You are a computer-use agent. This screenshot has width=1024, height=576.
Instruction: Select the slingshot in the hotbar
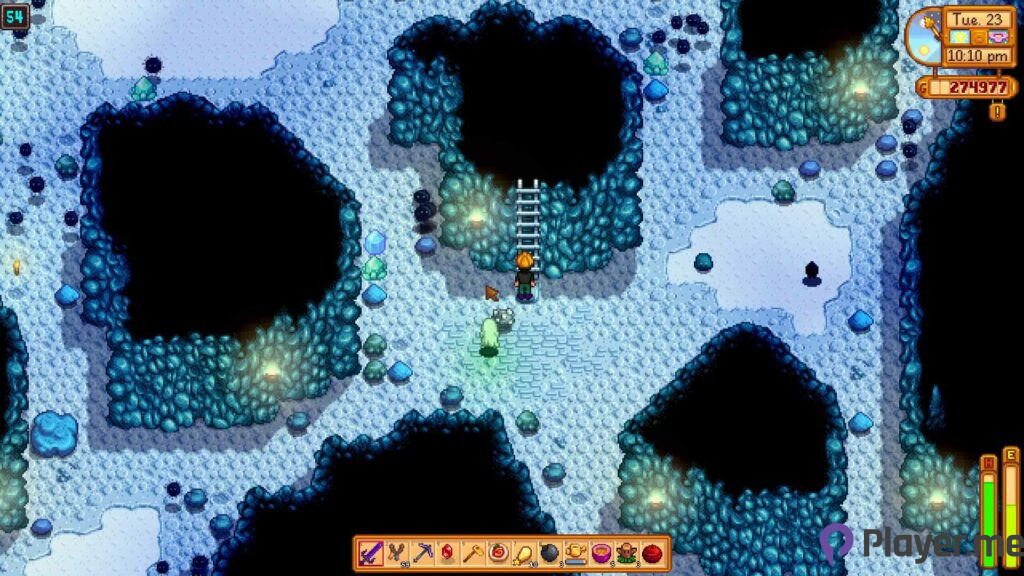tap(396, 553)
